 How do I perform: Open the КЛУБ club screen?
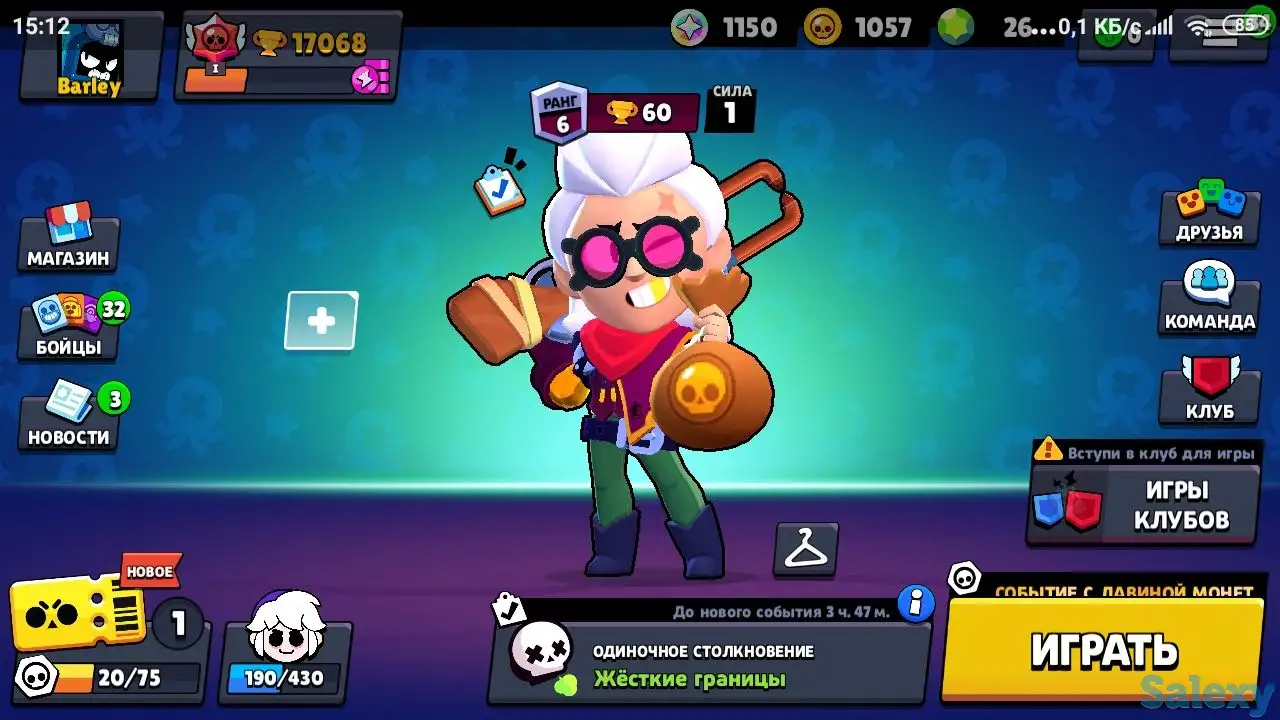pos(1210,390)
